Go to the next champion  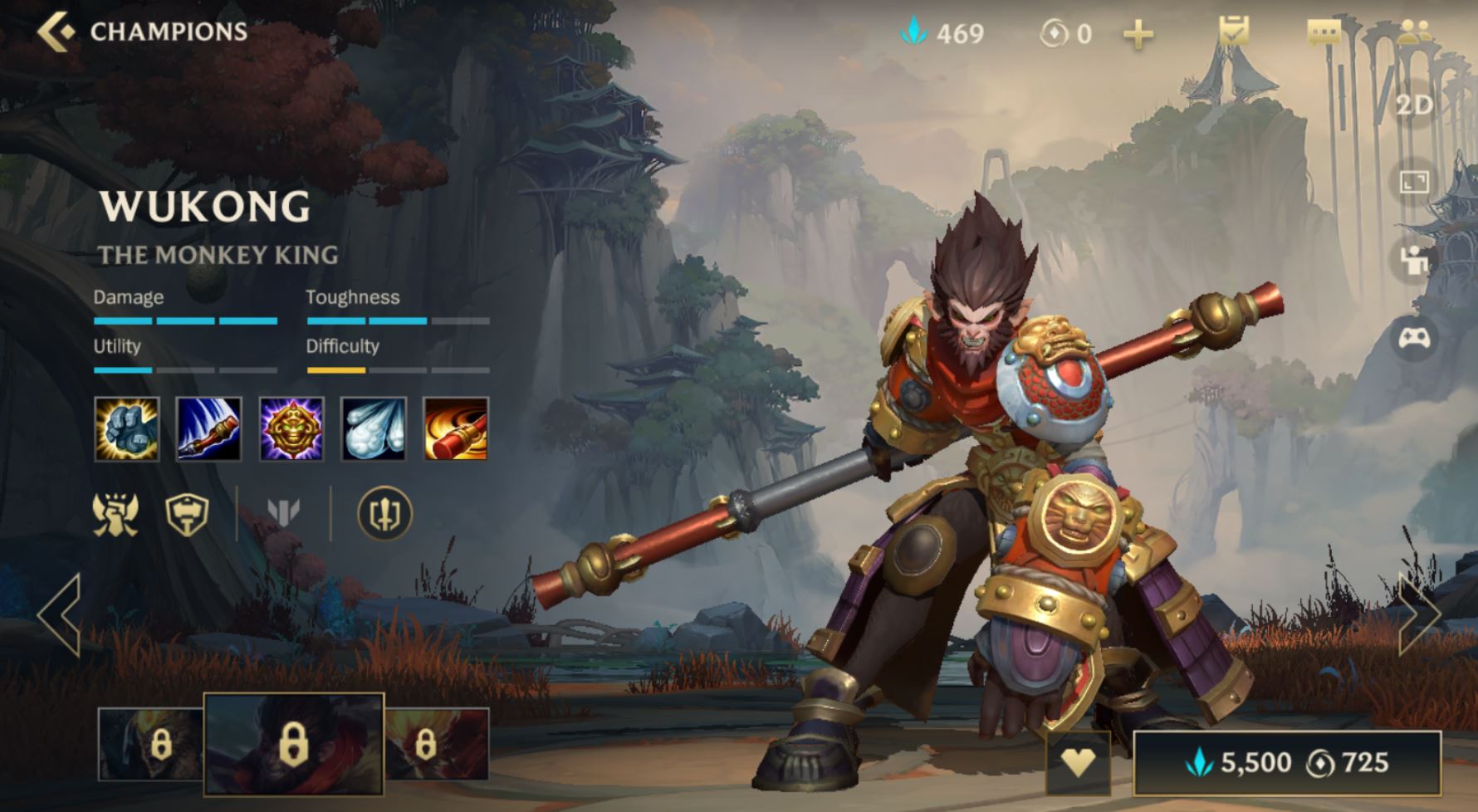1419,615
